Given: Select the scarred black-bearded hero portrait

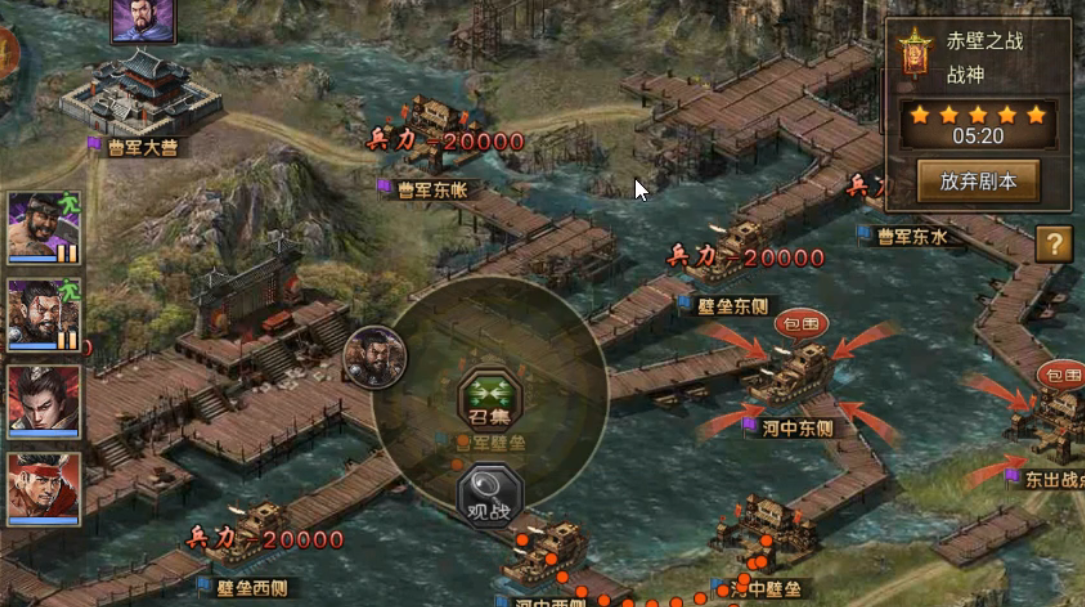Looking at the screenshot, I should [x=44, y=314].
